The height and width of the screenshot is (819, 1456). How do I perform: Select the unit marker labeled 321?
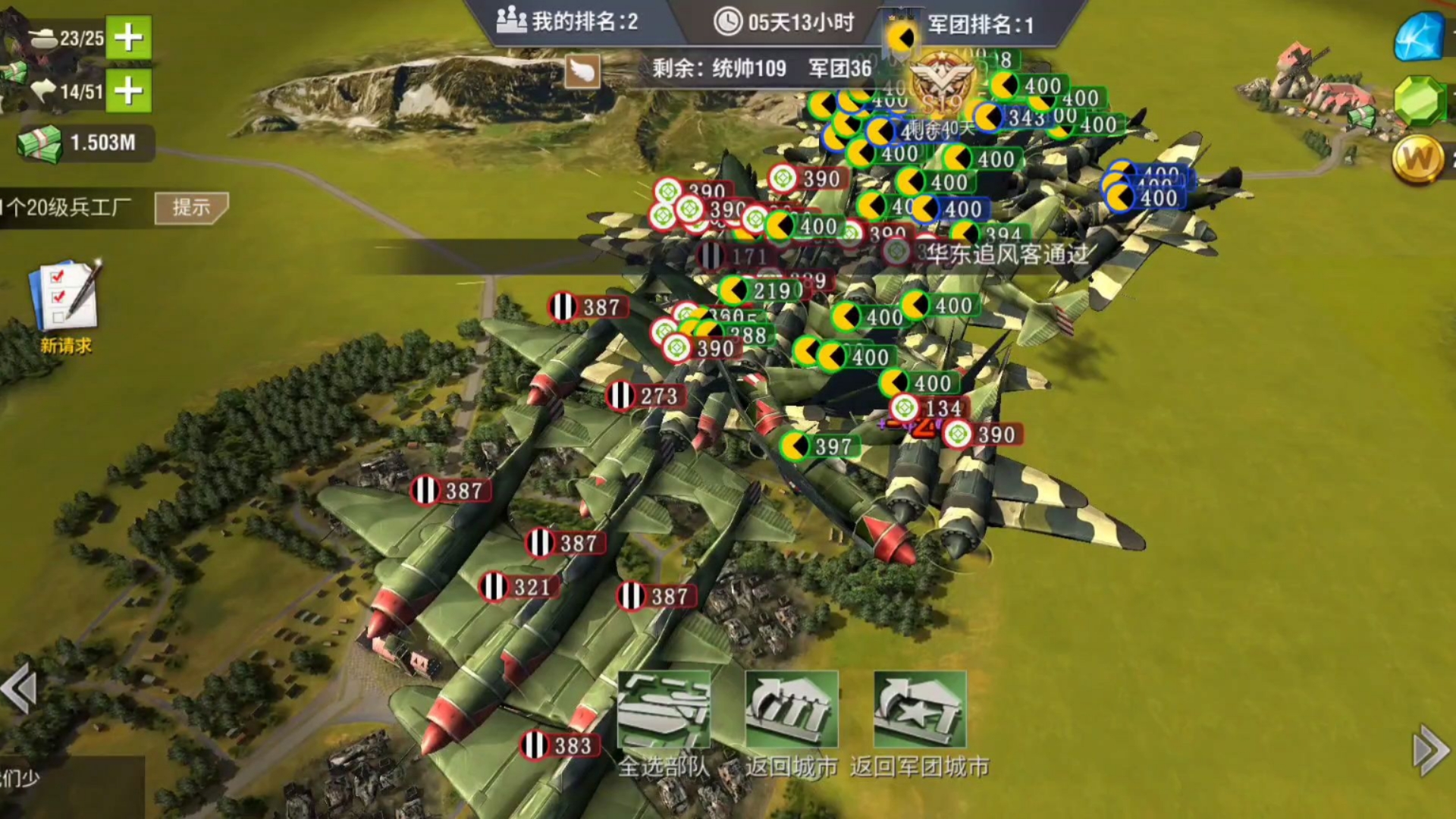tap(518, 587)
